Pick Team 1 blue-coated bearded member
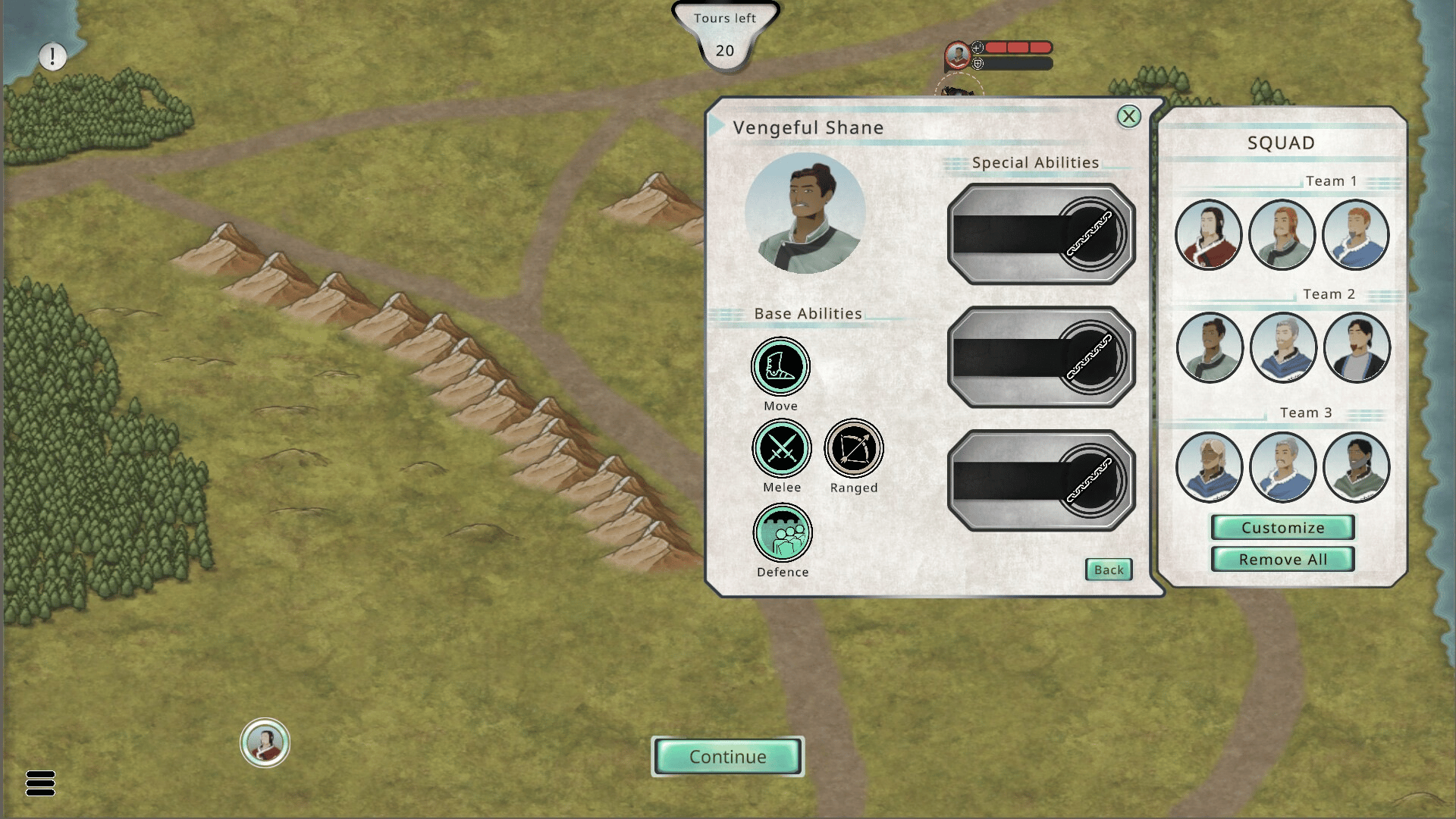Viewport: 1456px width, 819px height. 1355,235
